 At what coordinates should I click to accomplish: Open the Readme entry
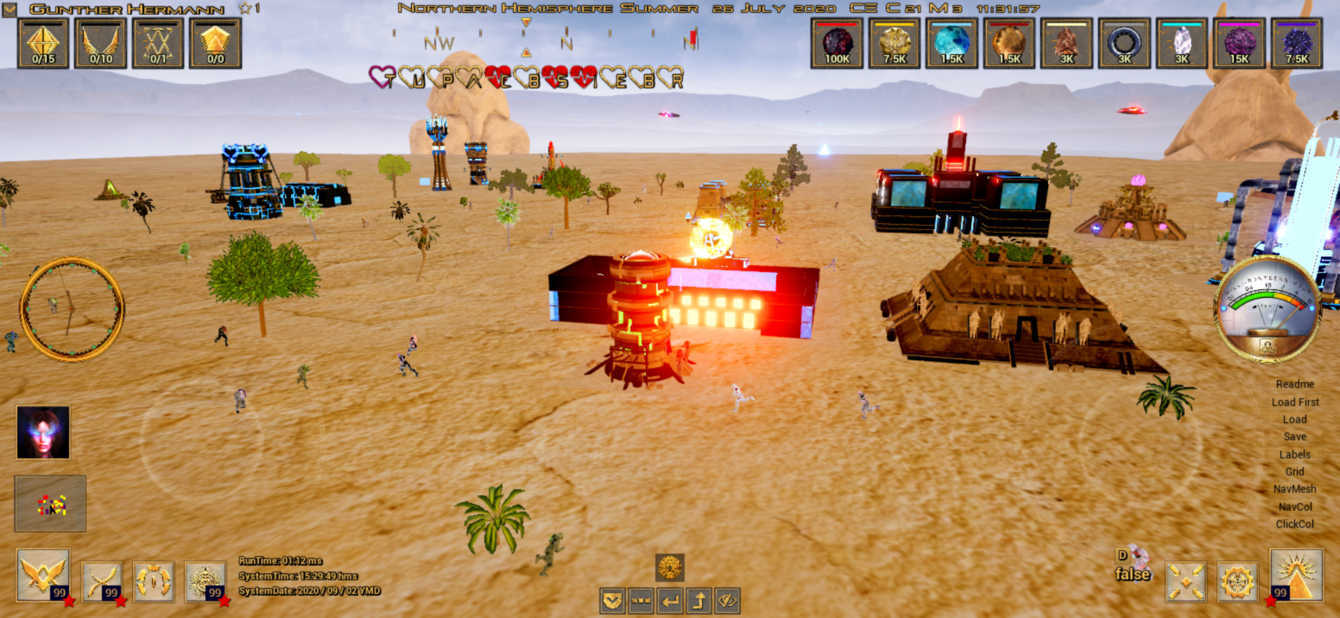coord(1294,384)
